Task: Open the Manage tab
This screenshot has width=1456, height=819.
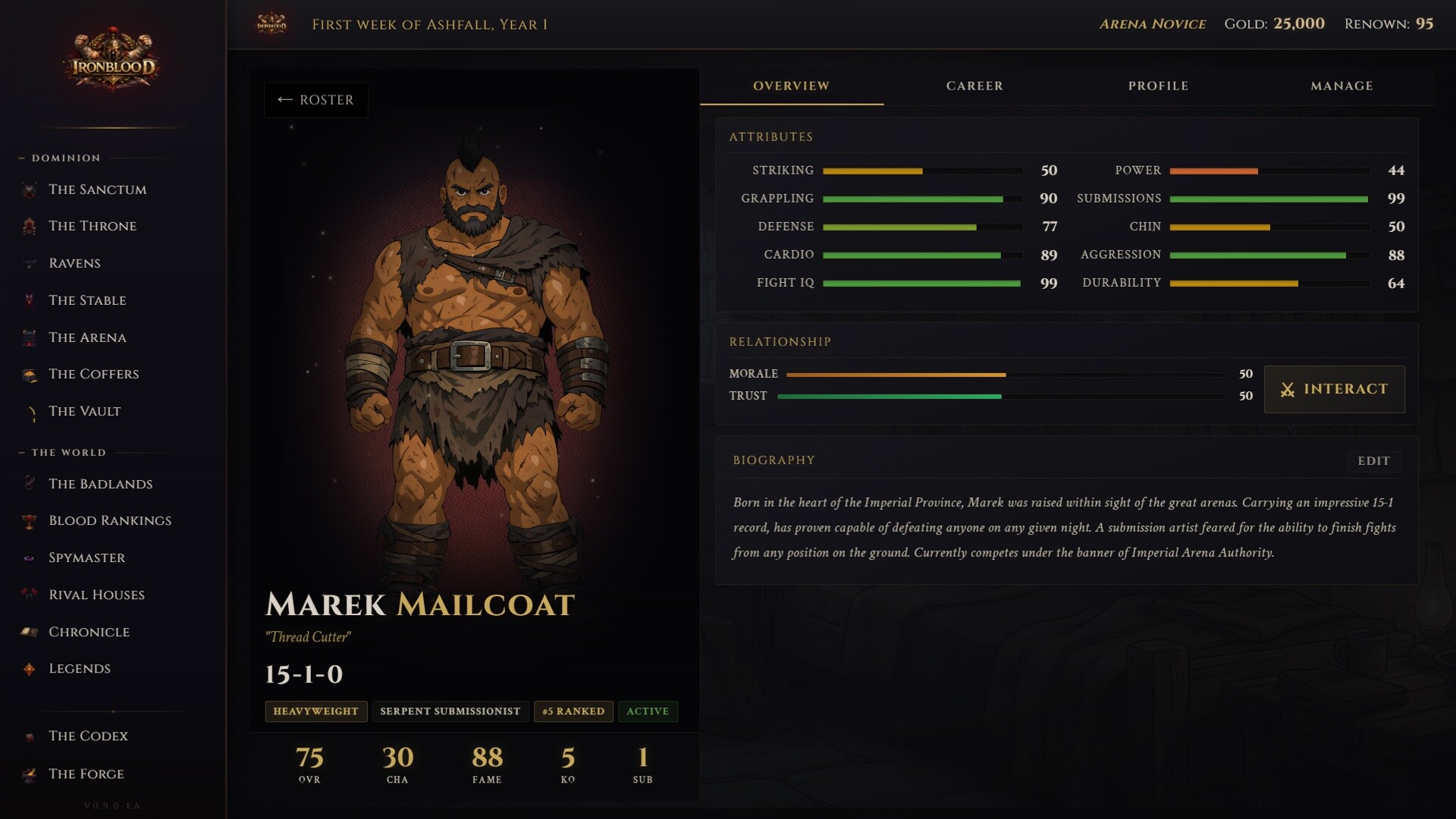Action: 1341,86
